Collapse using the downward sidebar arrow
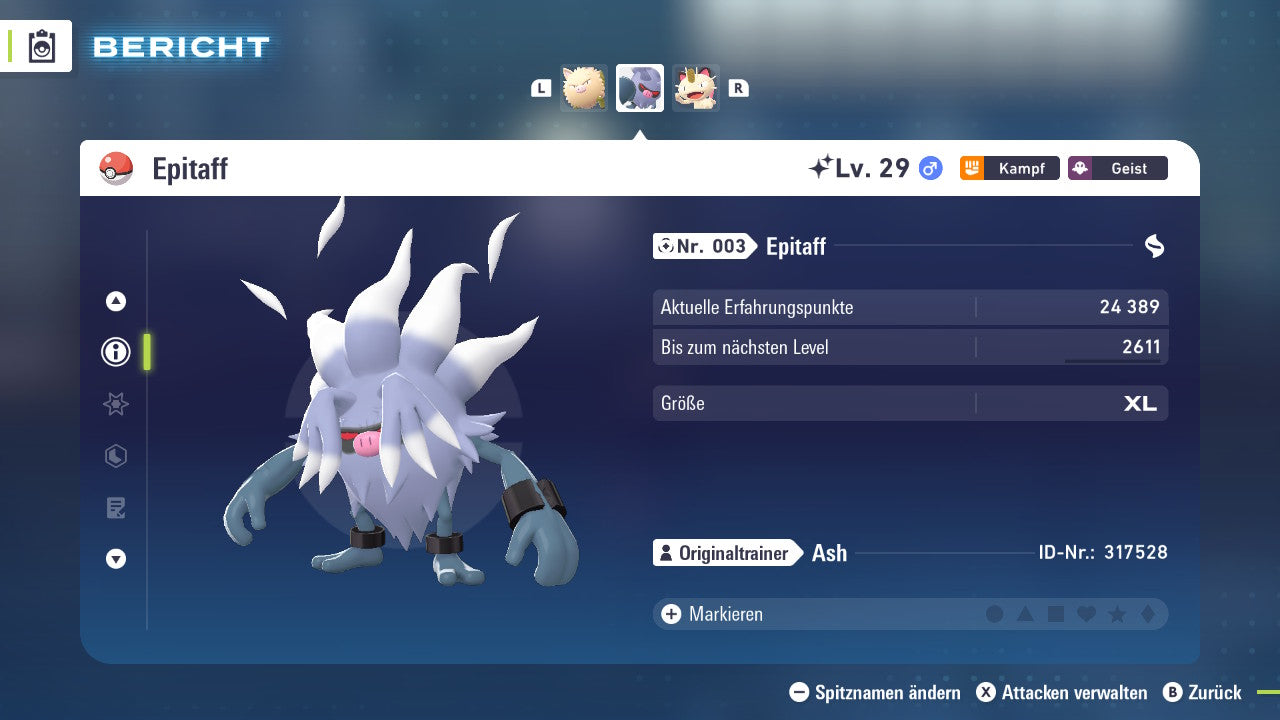 (x=116, y=560)
